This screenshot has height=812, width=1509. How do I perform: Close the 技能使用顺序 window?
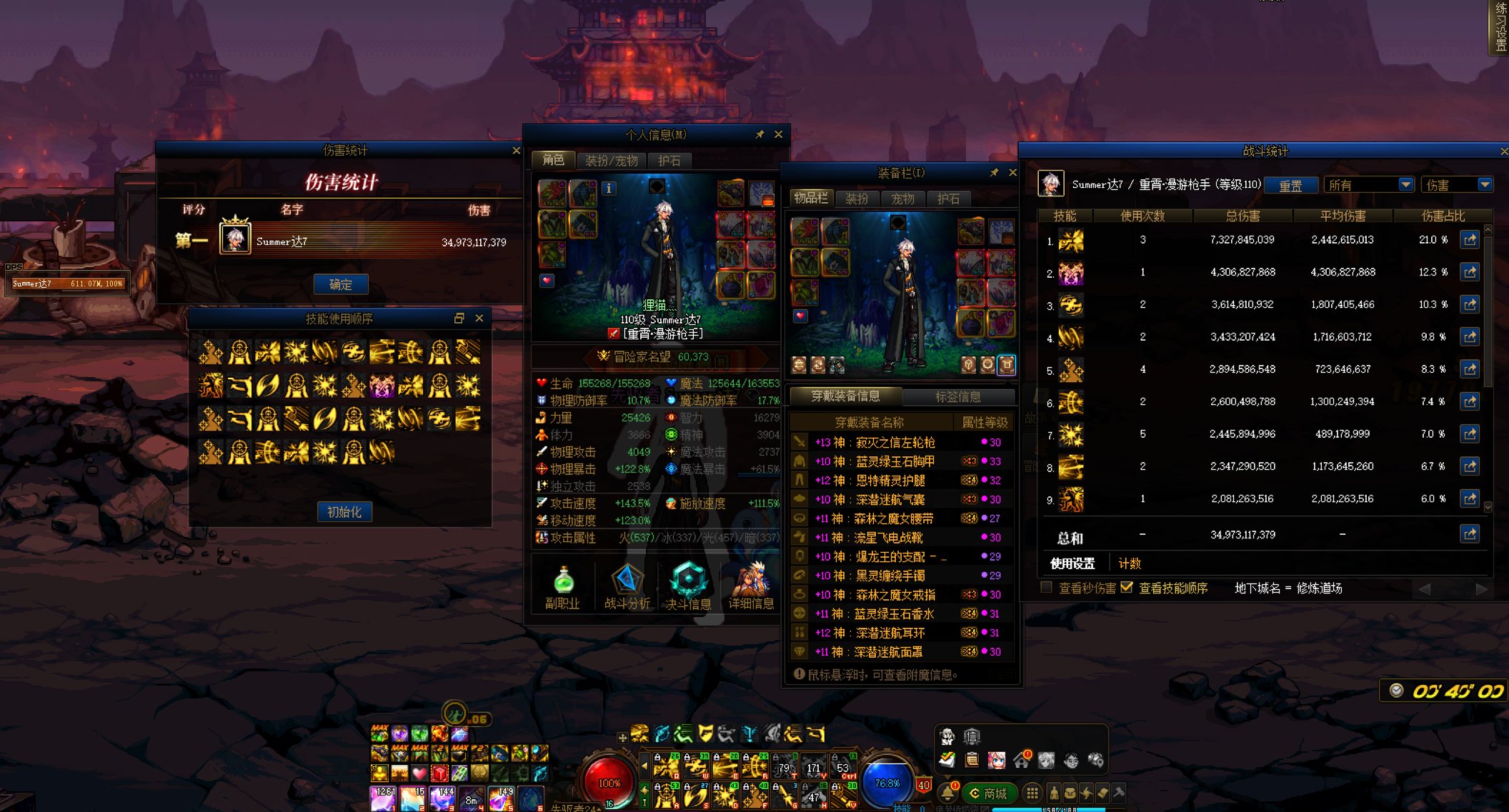click(x=479, y=319)
